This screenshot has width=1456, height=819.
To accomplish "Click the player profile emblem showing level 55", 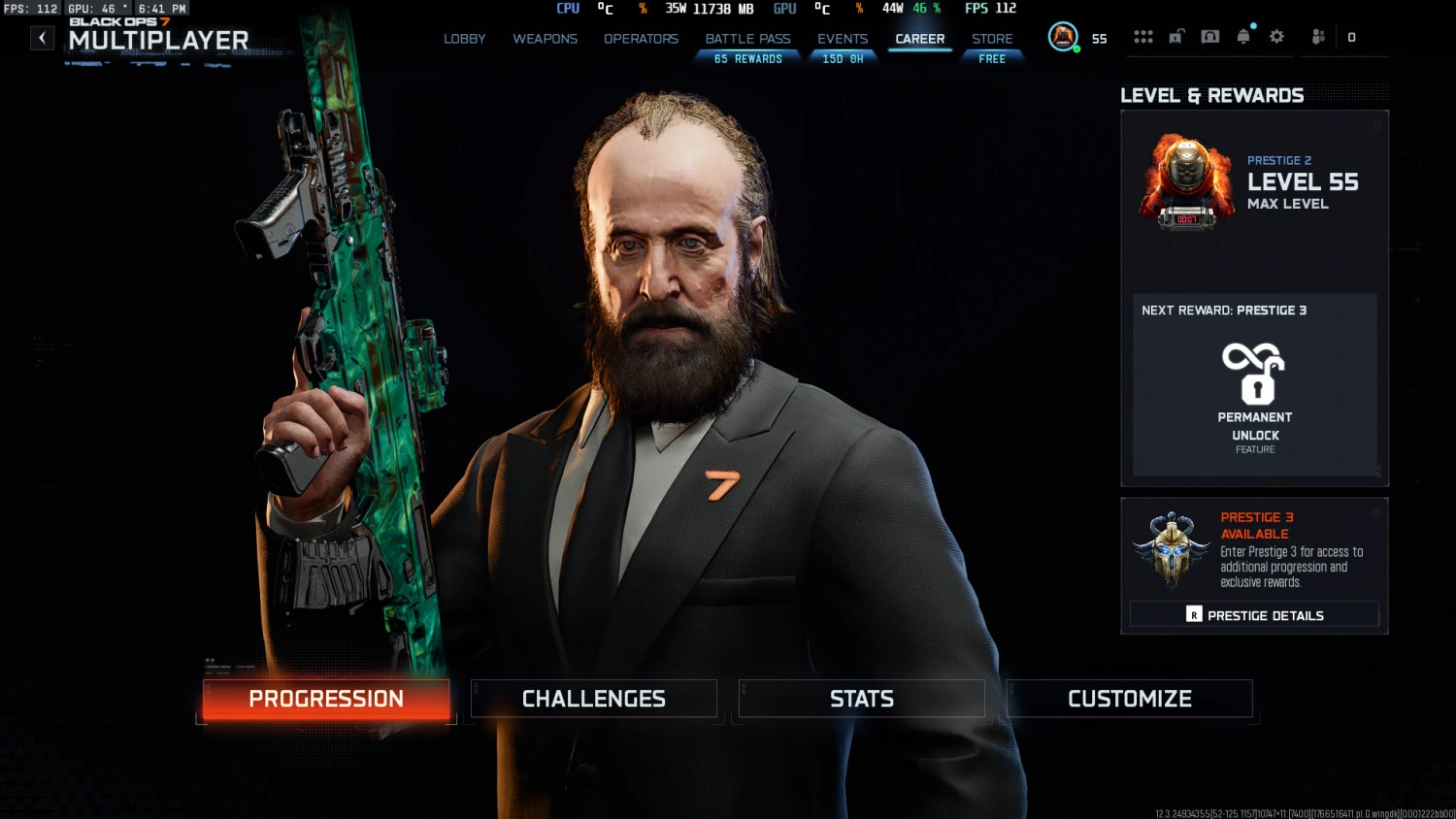I will coord(1063,36).
